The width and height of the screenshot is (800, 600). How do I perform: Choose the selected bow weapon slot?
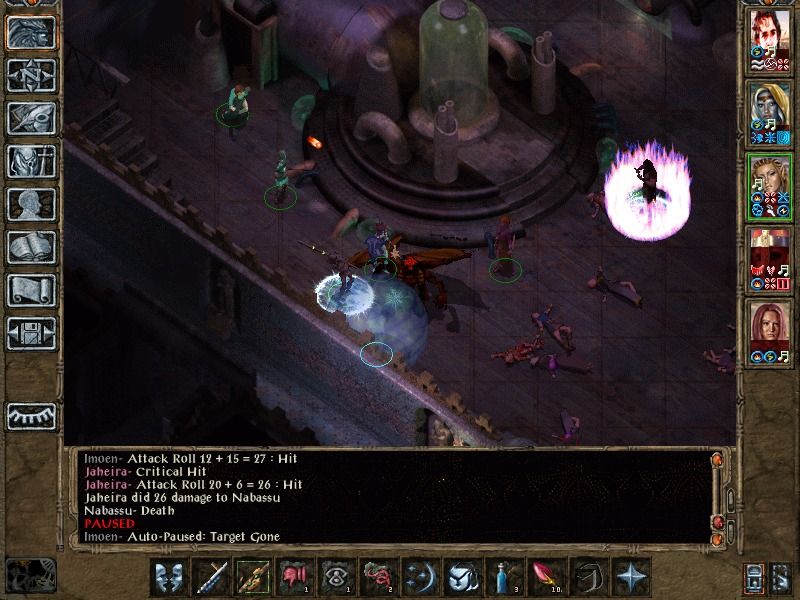[253, 578]
